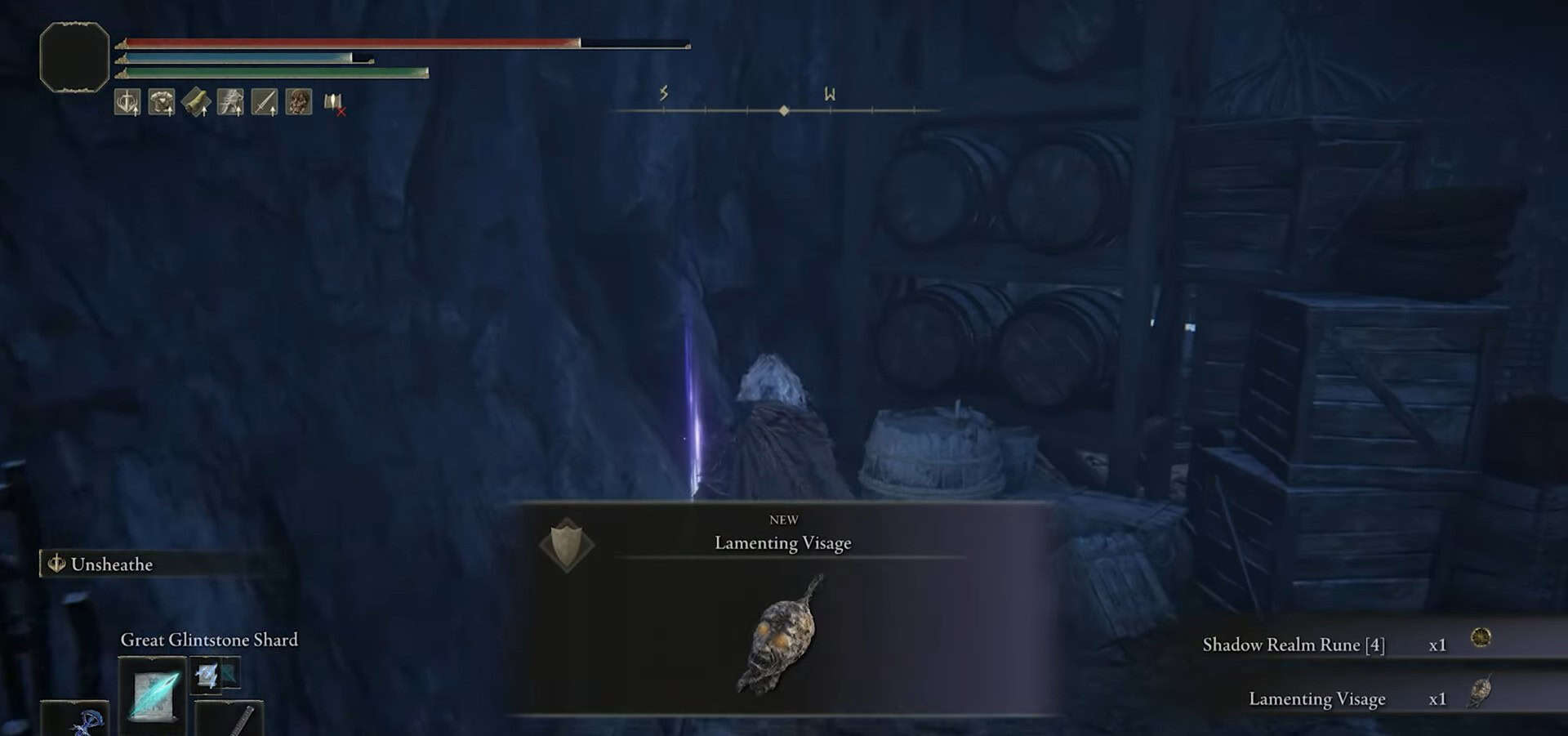Click the horn buff status icon
Screen dimensions: 1568x736
(x=196, y=102)
